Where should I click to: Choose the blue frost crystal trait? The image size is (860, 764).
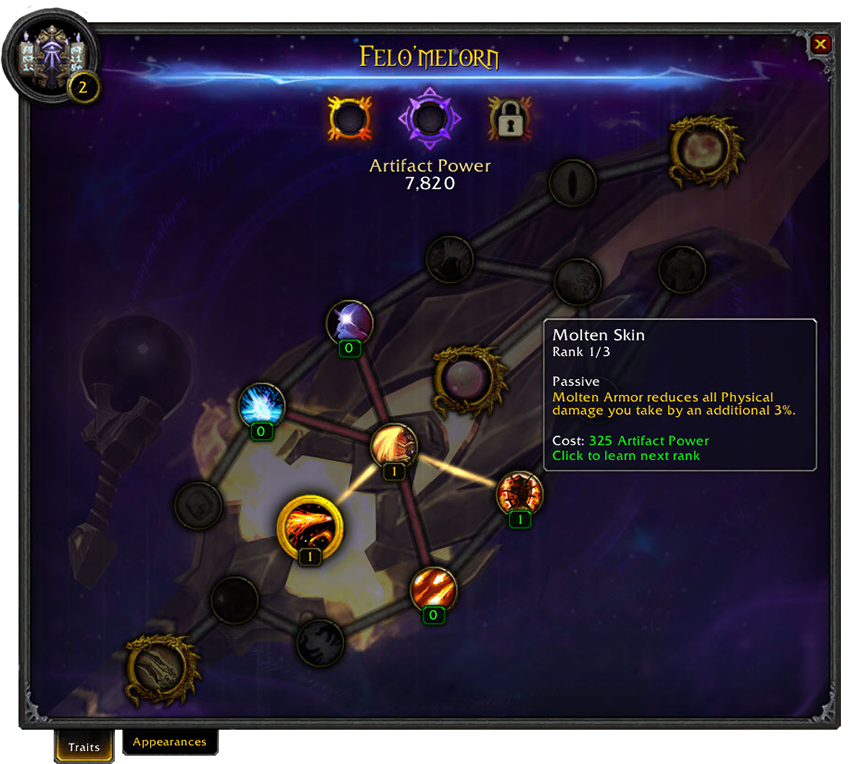pyautogui.click(x=262, y=406)
